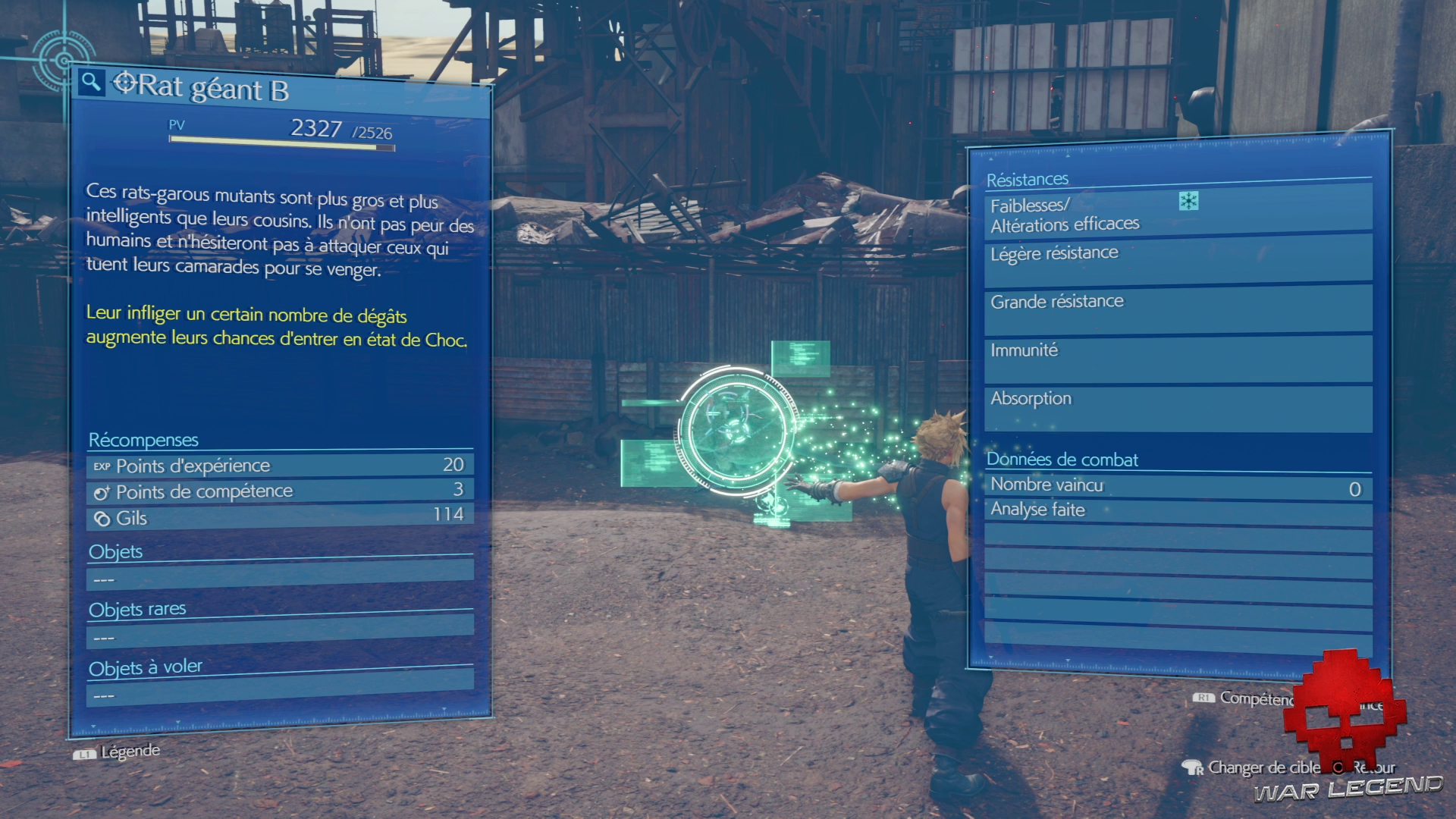Screen dimensions: 1456x819
Task: Open the Résistances panel header
Action: pyautogui.click(x=1028, y=179)
